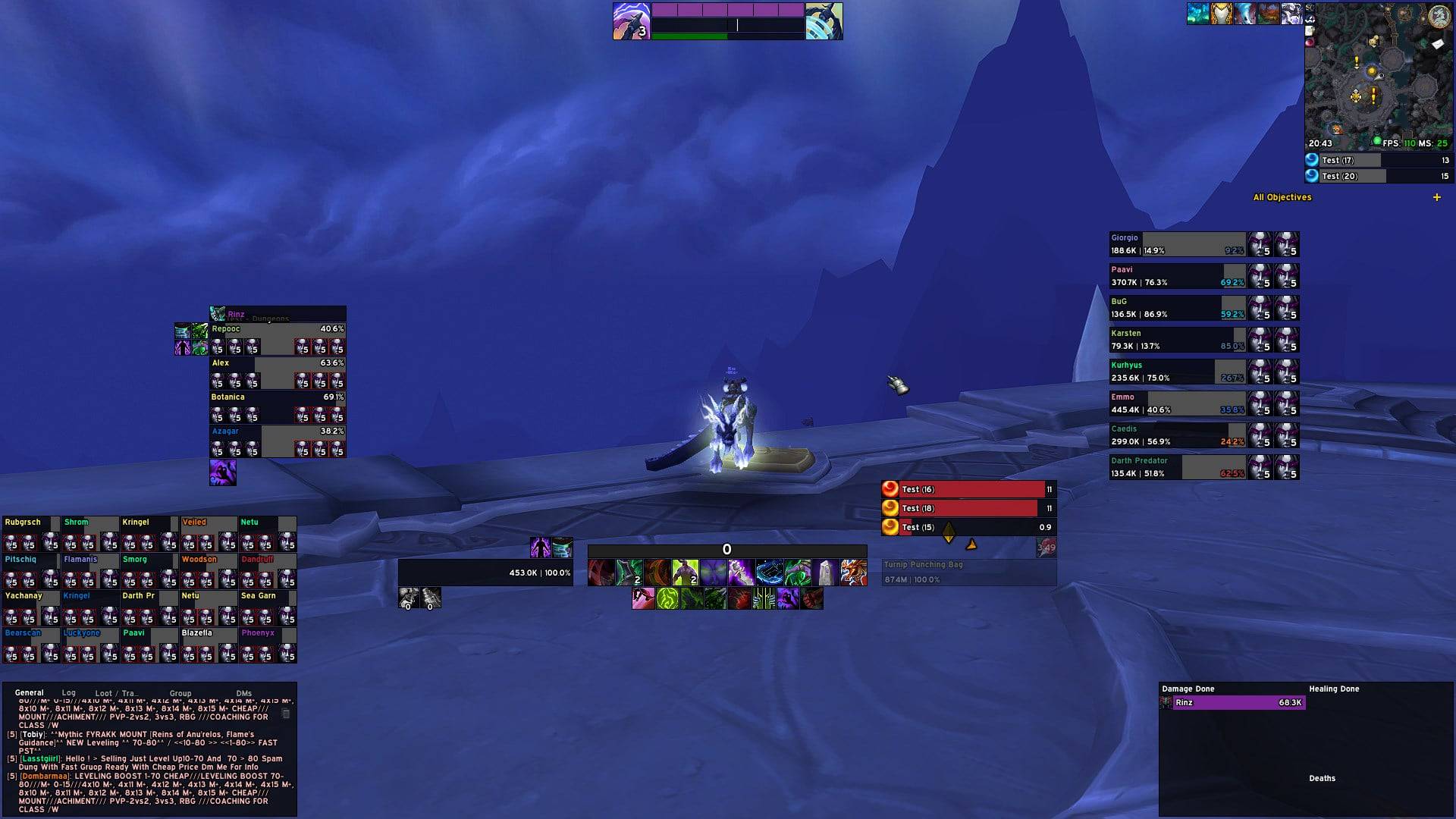
Task: Select the Darth Predator unit frame
Action: point(1176,467)
